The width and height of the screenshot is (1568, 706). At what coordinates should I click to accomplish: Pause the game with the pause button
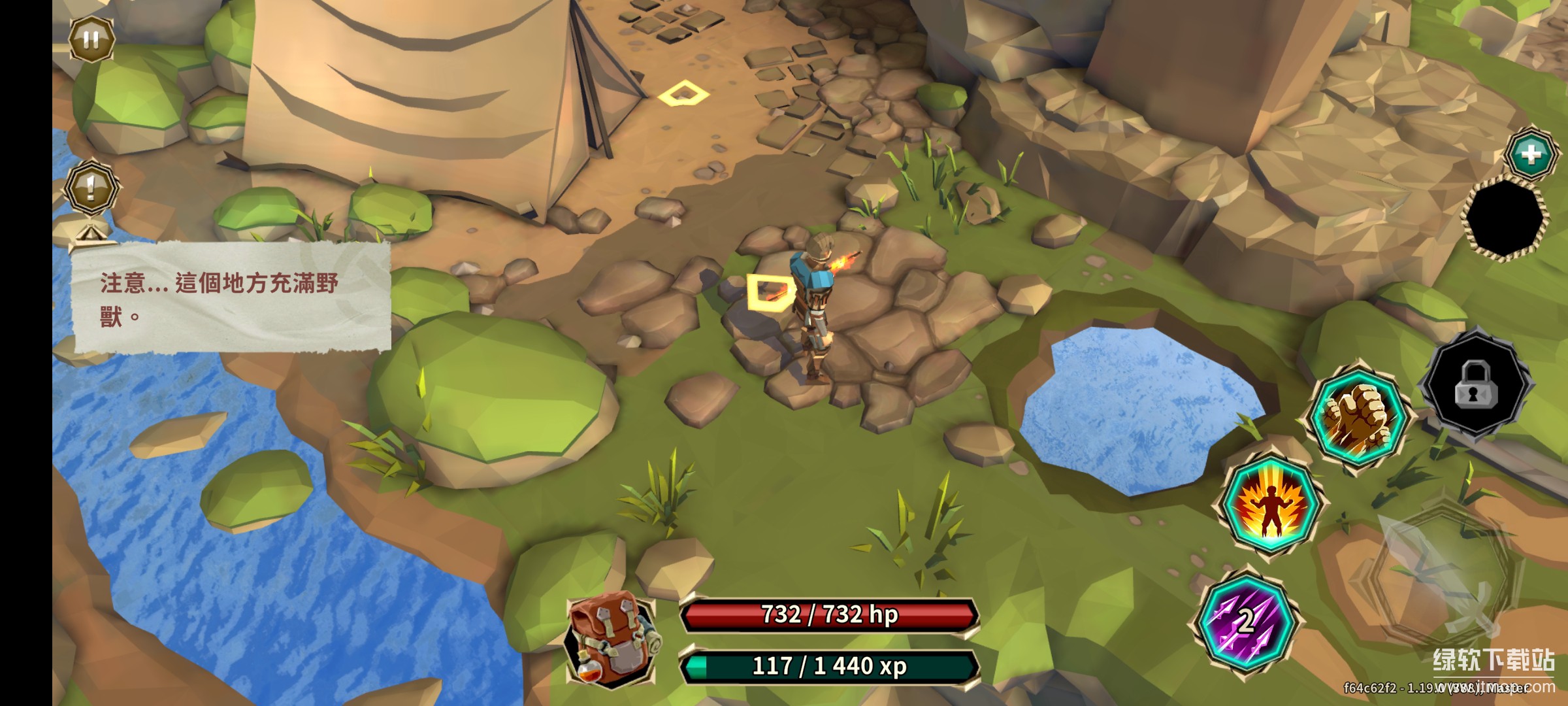coord(91,40)
